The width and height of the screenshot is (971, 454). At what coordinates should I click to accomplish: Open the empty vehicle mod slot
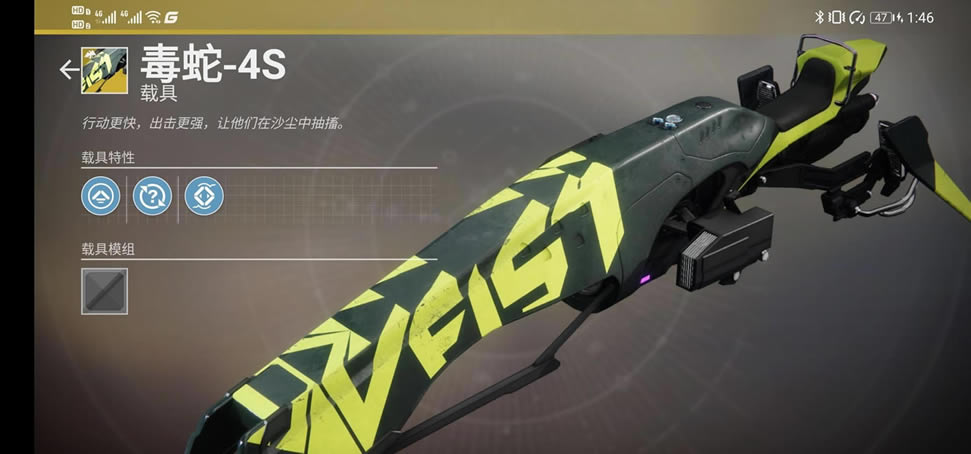[104, 290]
